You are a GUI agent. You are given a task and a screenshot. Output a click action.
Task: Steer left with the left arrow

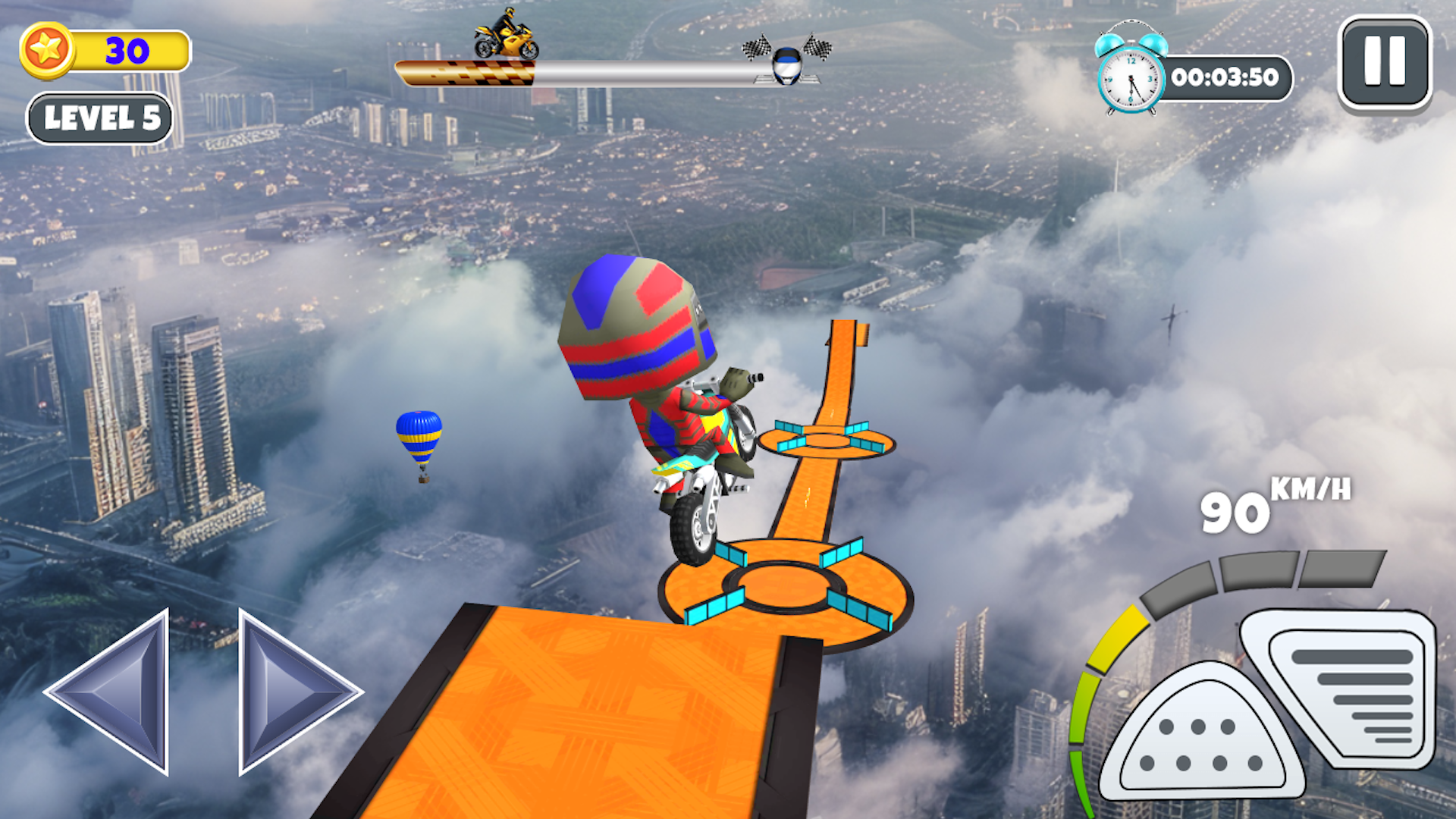[x=121, y=692]
